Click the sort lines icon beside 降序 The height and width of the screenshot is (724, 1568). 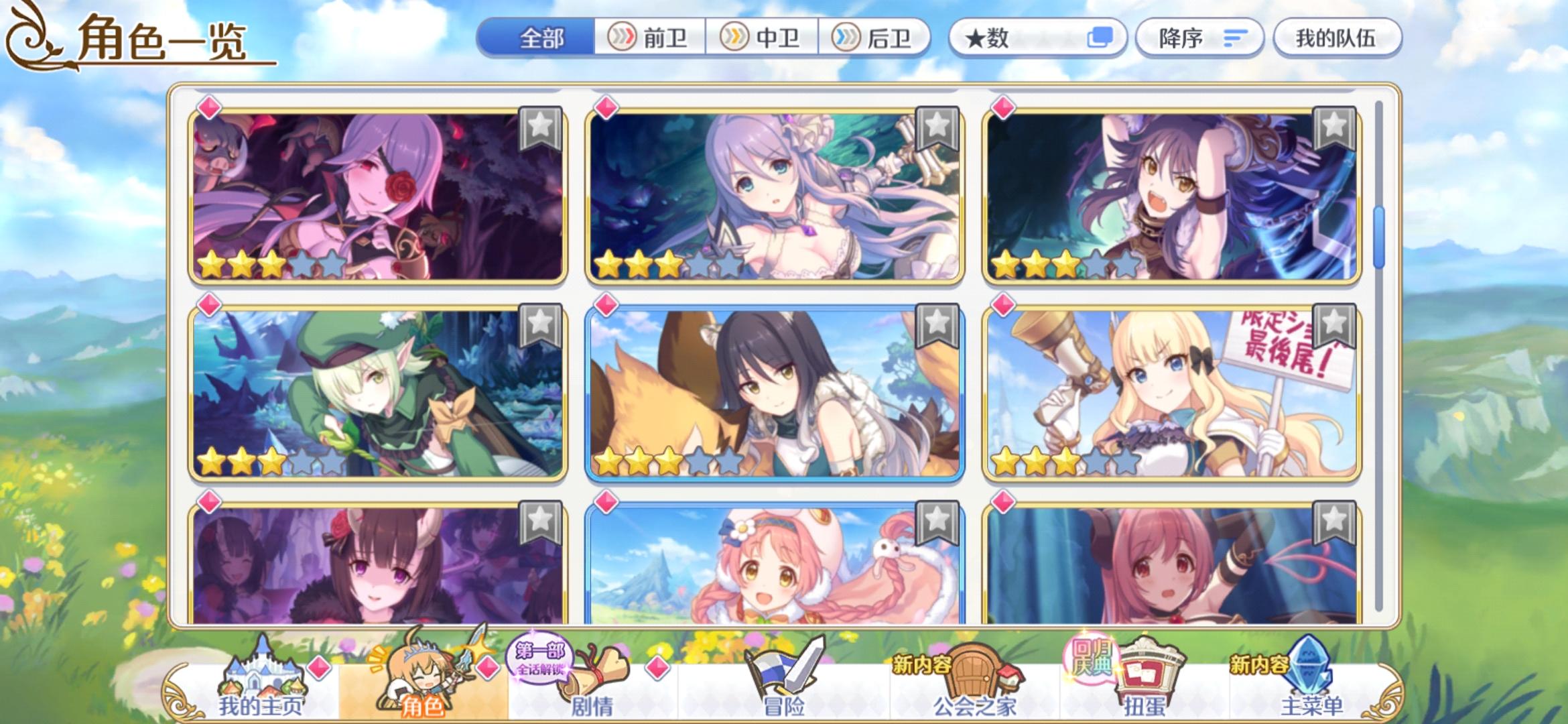click(x=1236, y=38)
